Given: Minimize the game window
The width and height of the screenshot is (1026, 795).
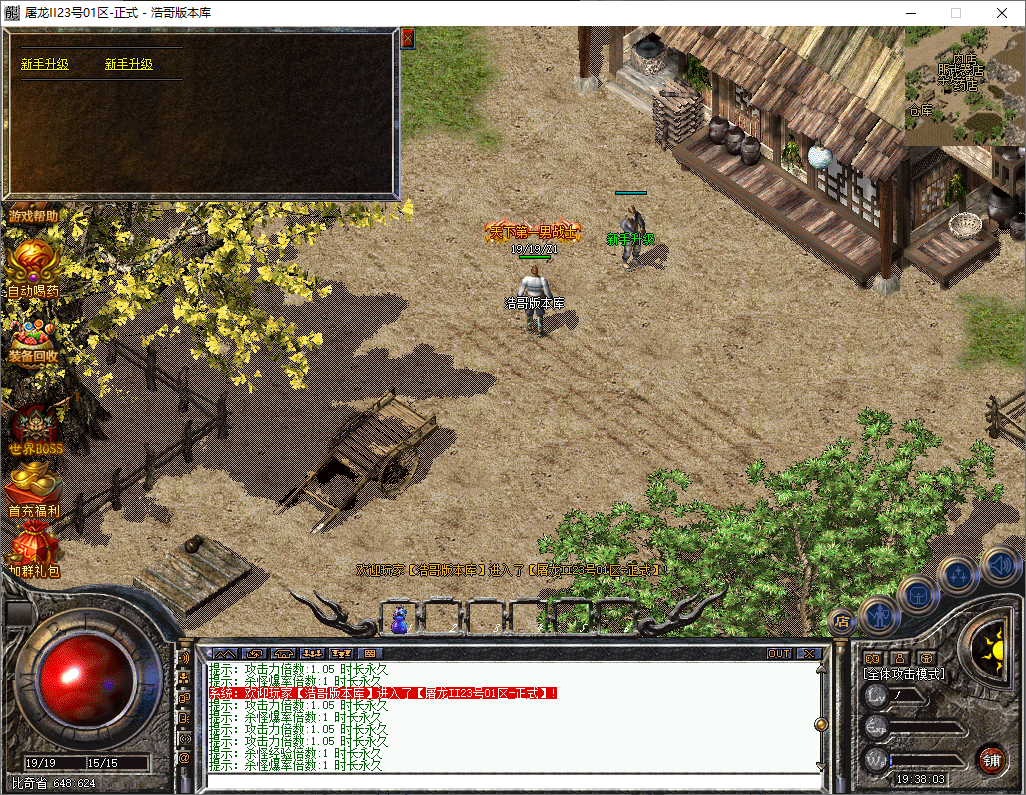Looking at the screenshot, I should coord(910,13).
